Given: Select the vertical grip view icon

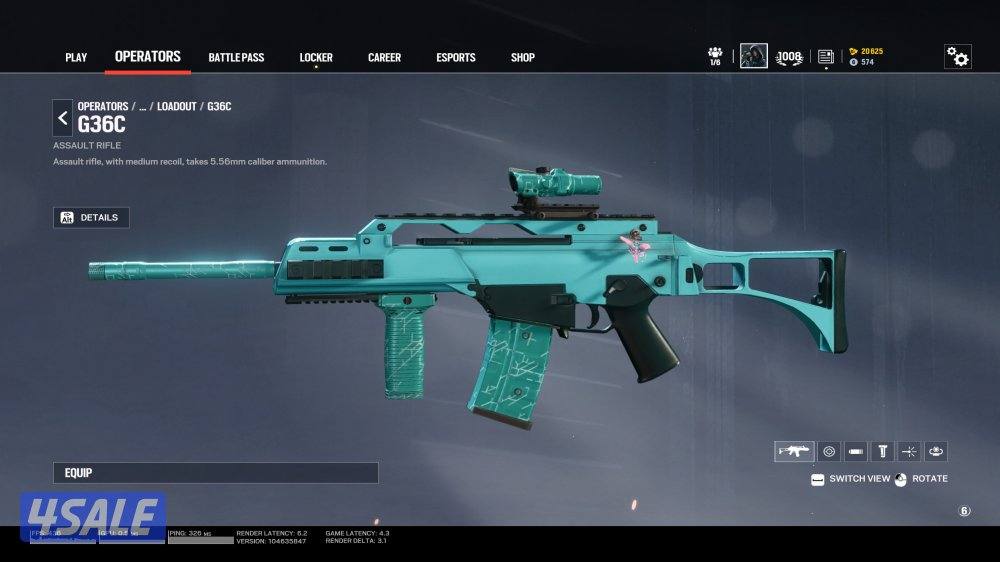Looking at the screenshot, I should click(883, 451).
